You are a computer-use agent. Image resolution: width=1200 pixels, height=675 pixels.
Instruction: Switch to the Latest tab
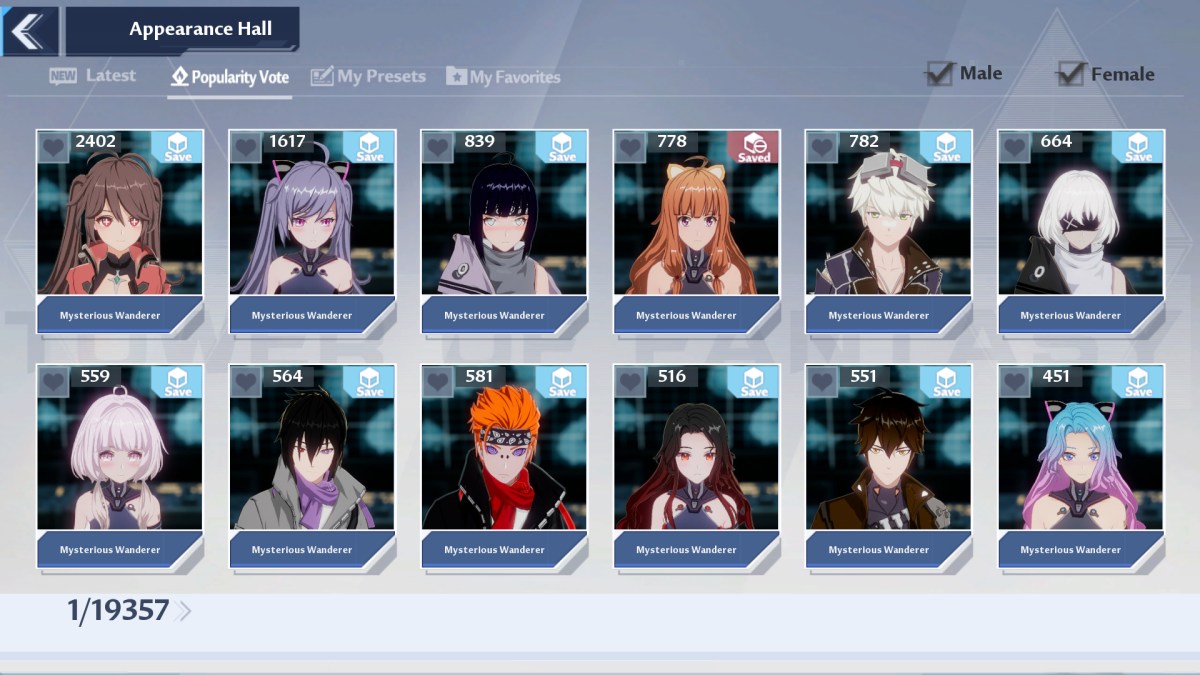point(93,76)
